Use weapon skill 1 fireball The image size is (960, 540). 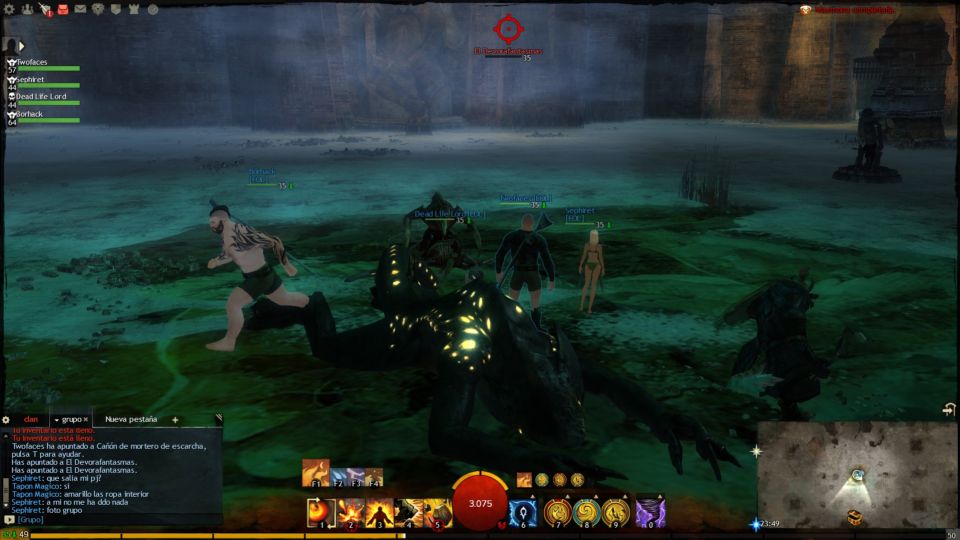pyautogui.click(x=321, y=512)
